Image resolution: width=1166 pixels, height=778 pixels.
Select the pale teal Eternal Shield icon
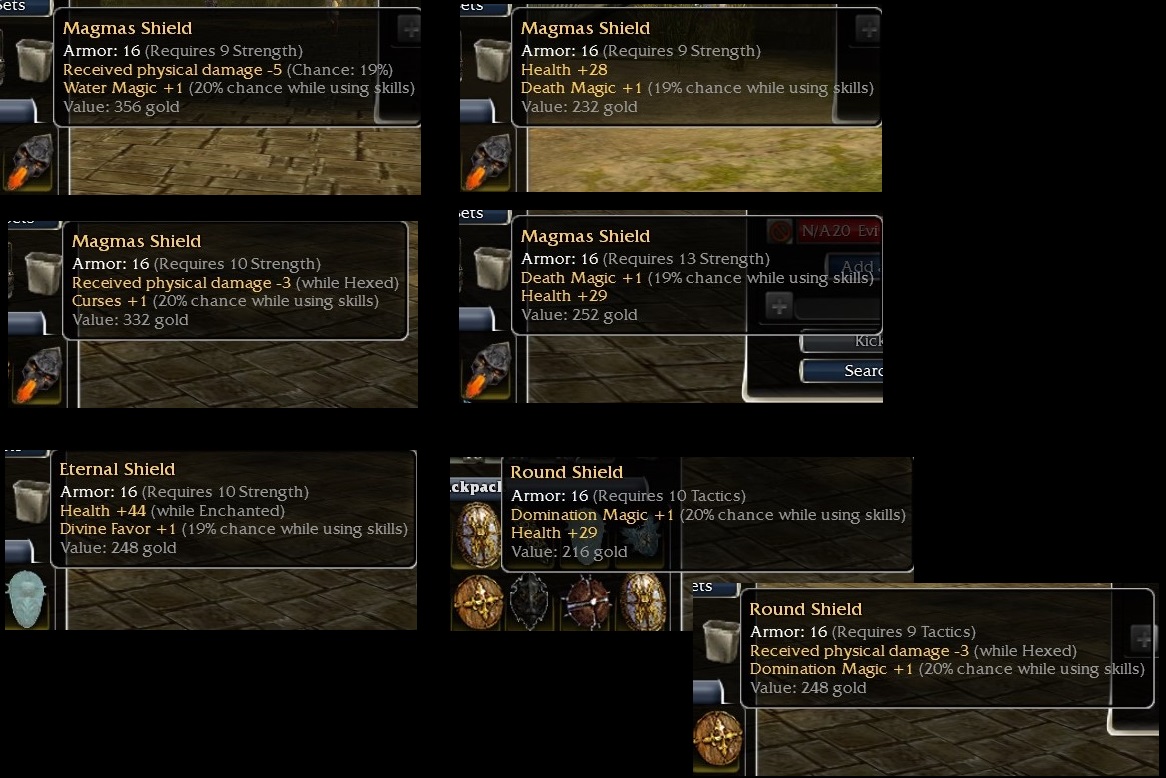26,599
